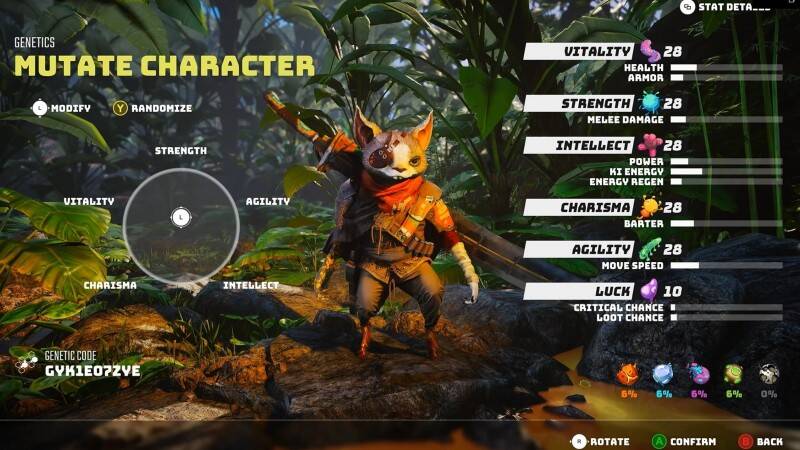Viewport: 800px width, 450px height.
Task: Pick Charisma on the mutation wheel
Action: [110, 285]
